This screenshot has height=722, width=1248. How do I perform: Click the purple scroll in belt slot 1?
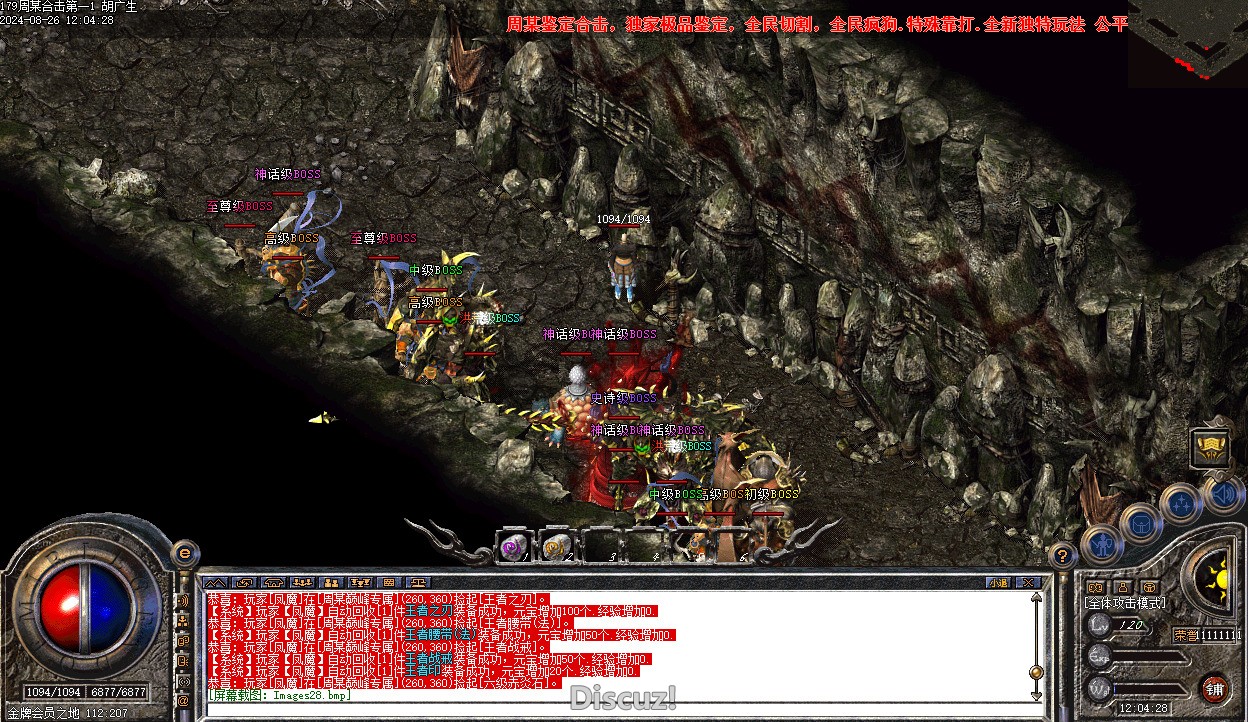(x=515, y=548)
